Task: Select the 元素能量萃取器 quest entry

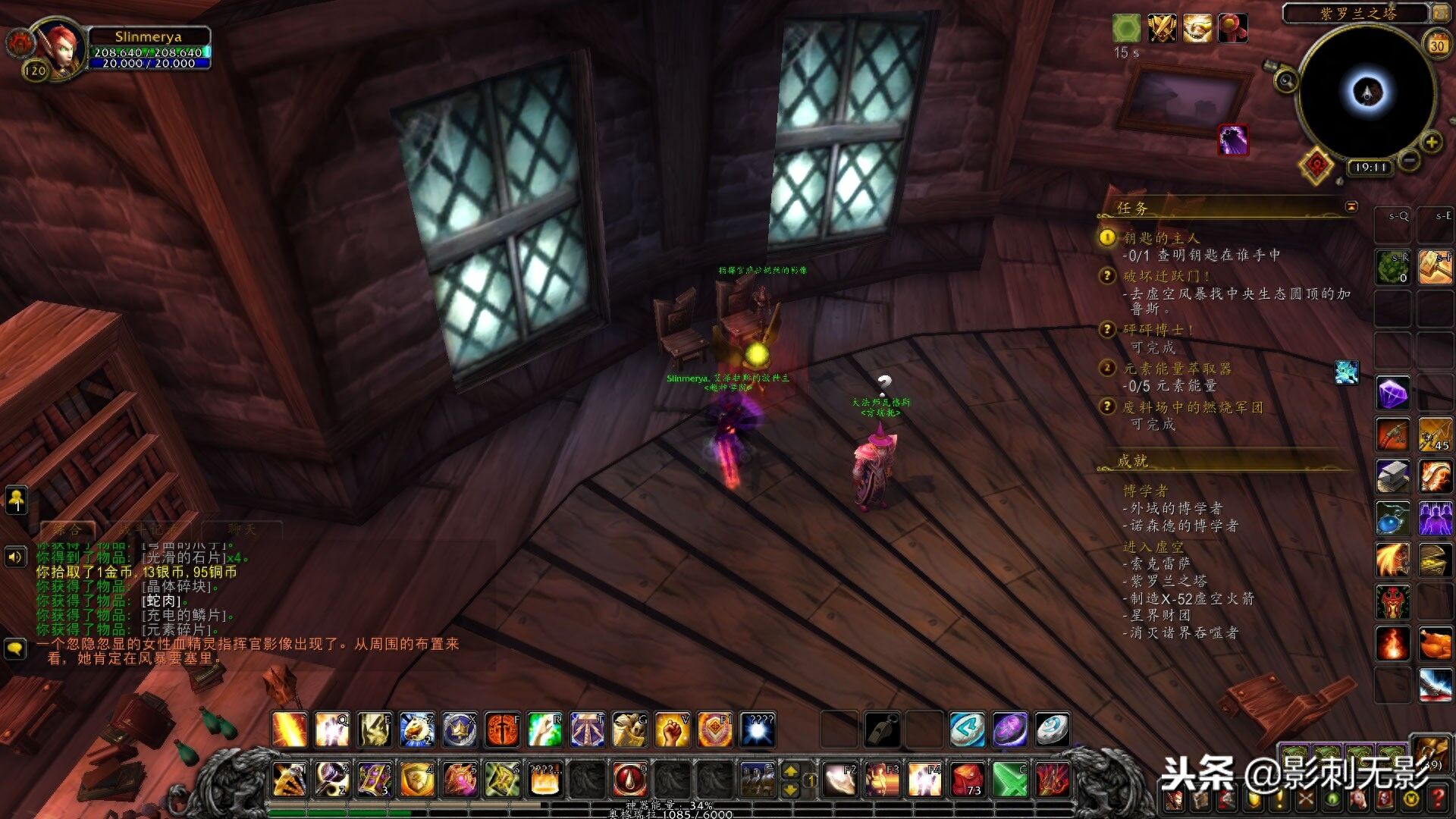Action: pos(1177,369)
